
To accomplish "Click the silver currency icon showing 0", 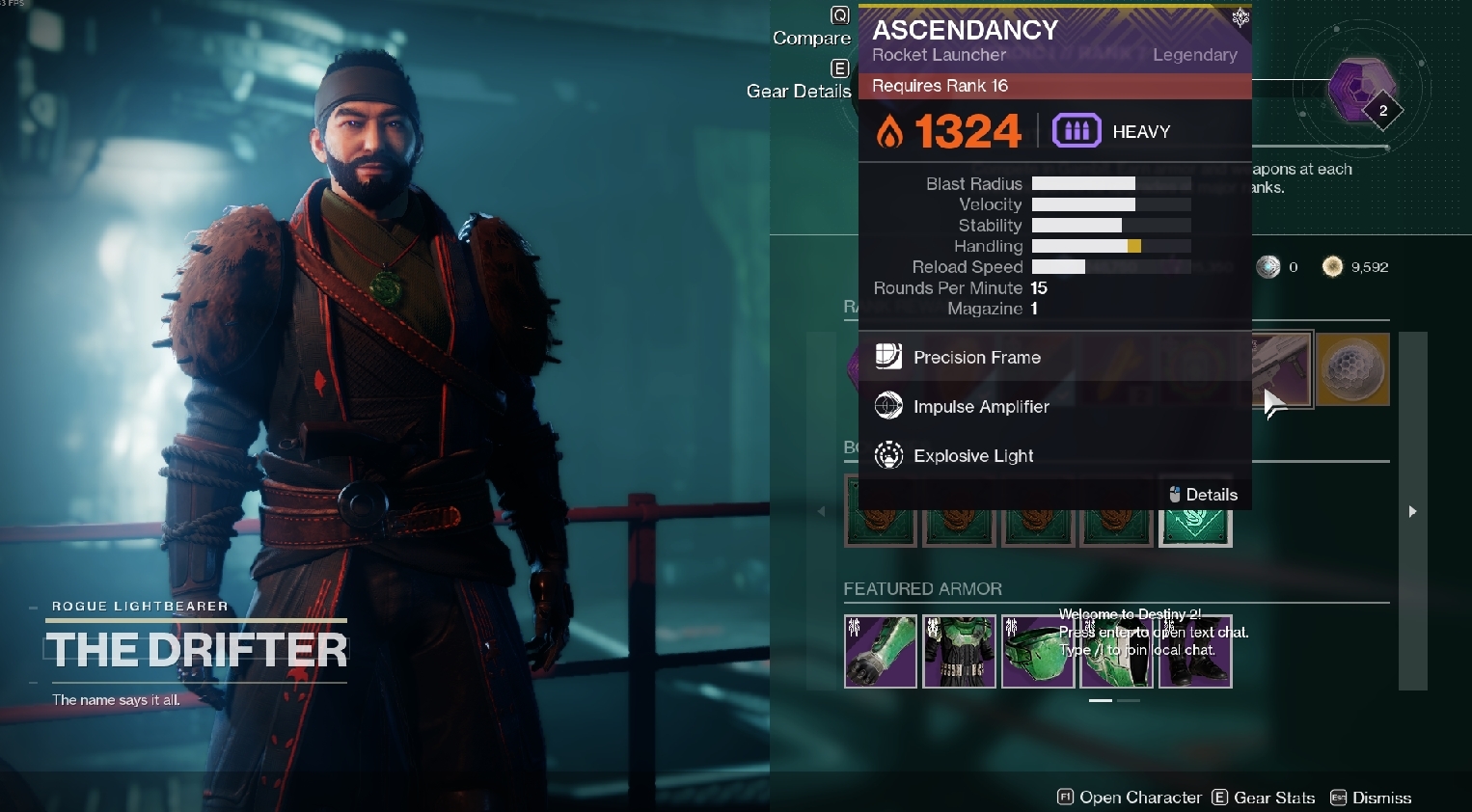I will tap(1268, 266).
